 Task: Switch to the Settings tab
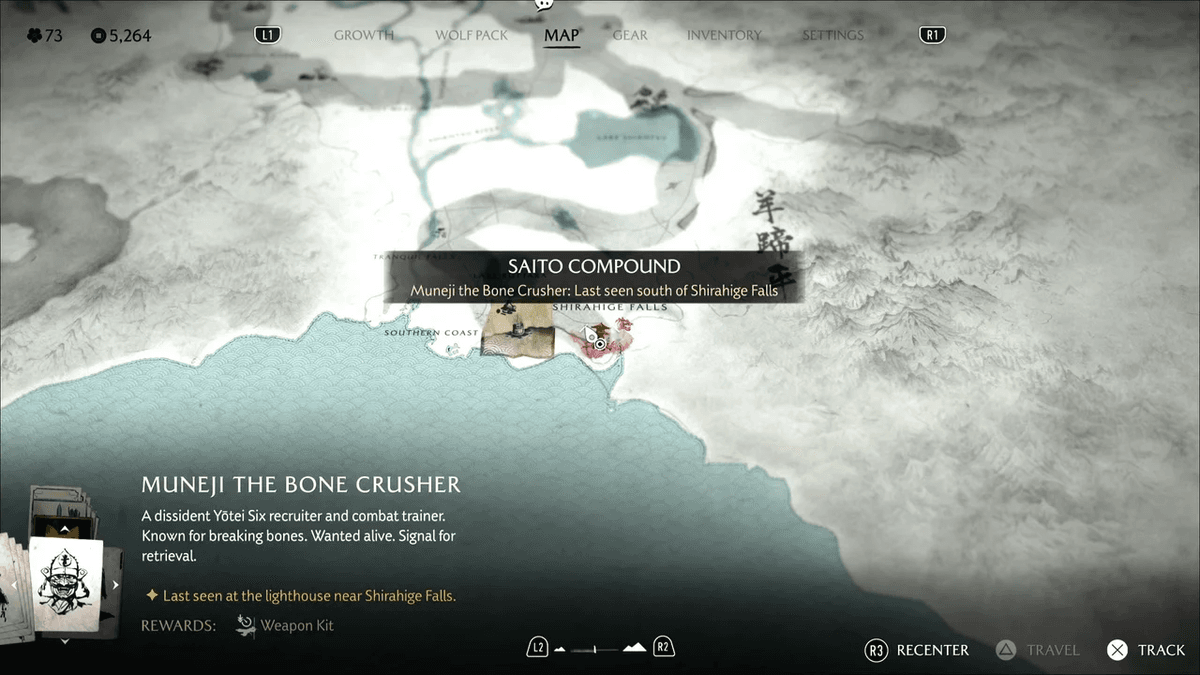coord(832,35)
